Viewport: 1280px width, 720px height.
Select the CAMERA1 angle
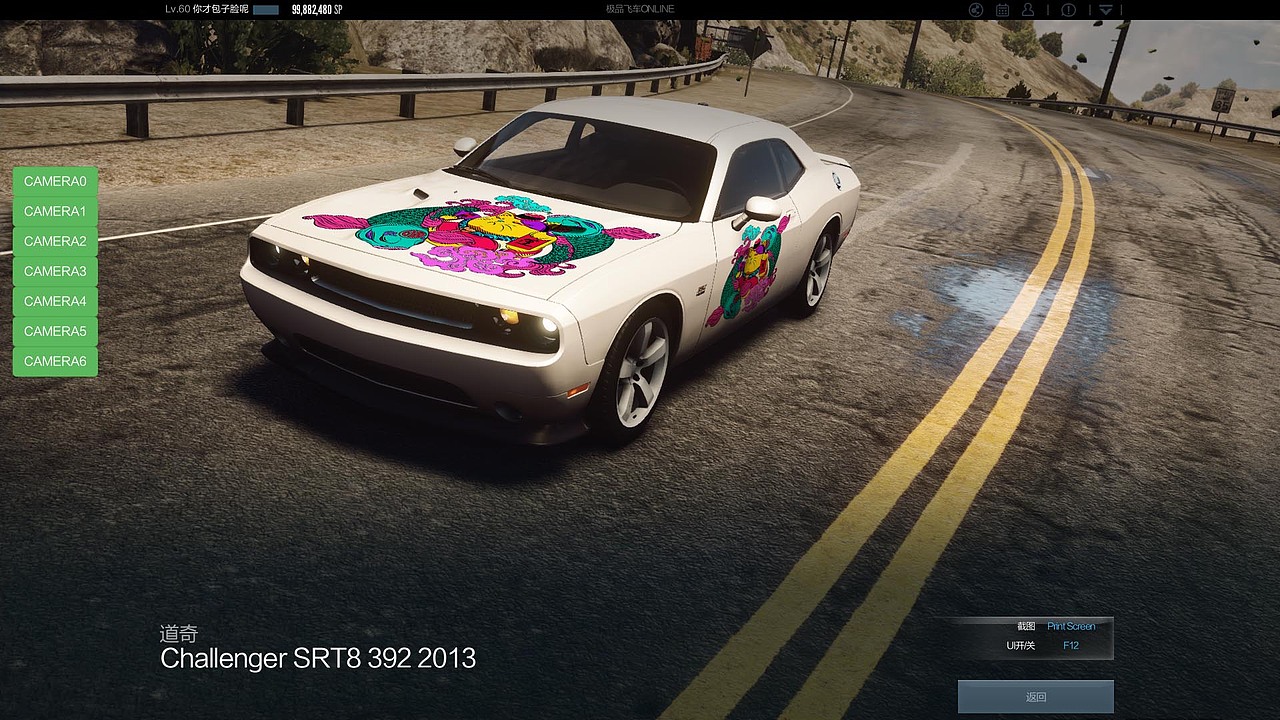[x=55, y=211]
